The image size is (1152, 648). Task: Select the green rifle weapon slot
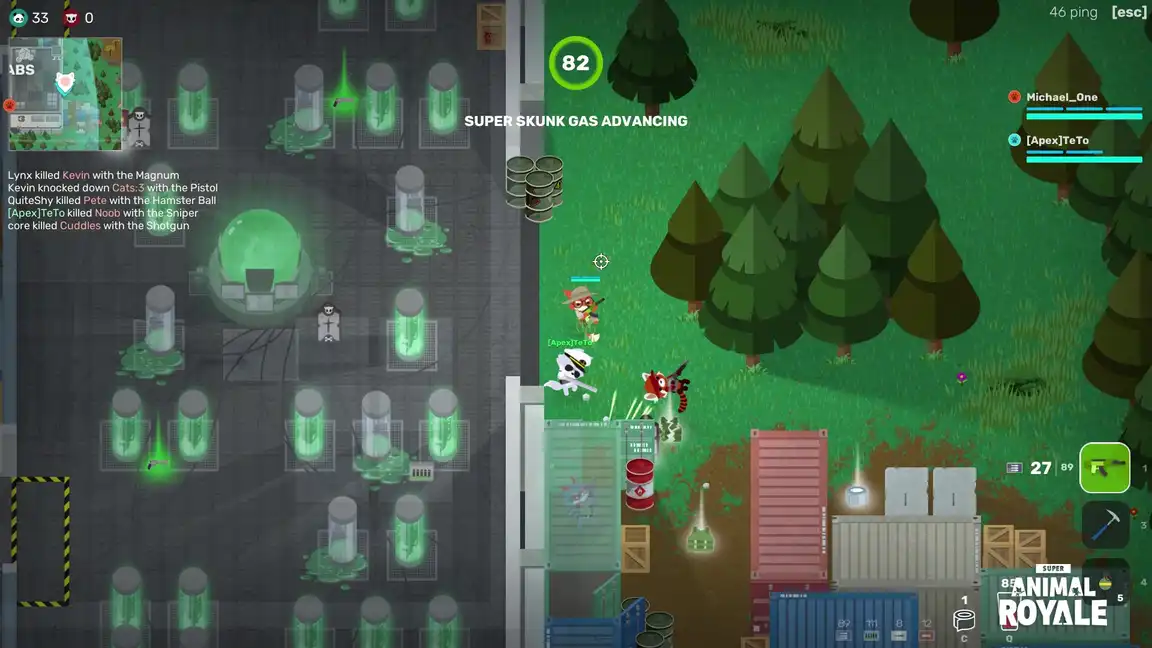pyautogui.click(x=1104, y=468)
